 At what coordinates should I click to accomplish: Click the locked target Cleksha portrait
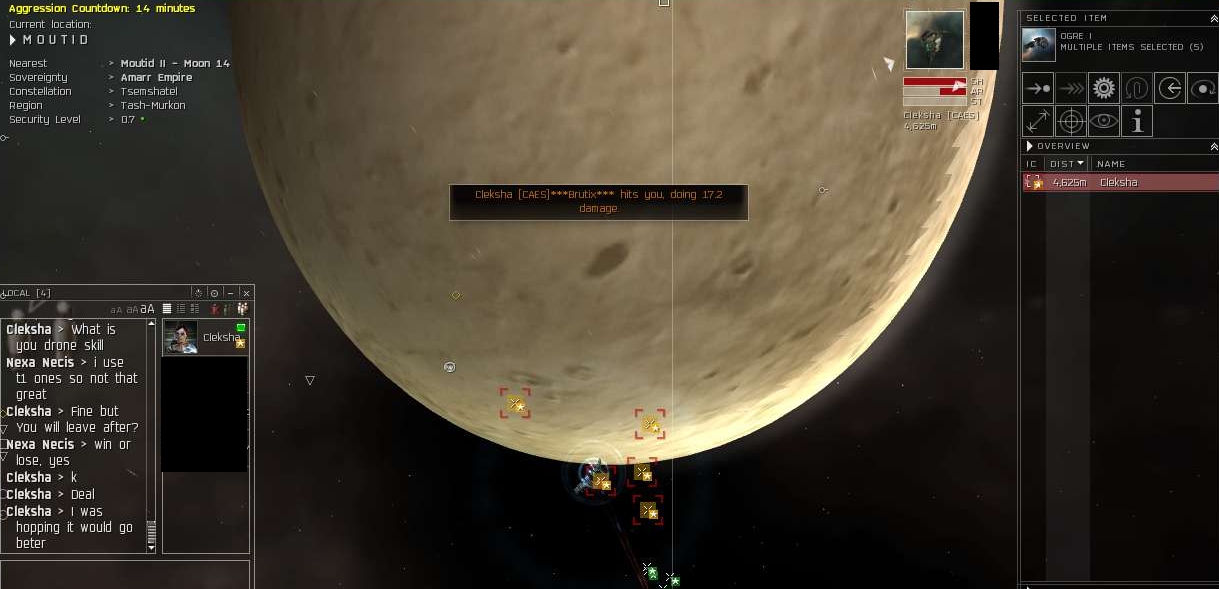point(934,40)
